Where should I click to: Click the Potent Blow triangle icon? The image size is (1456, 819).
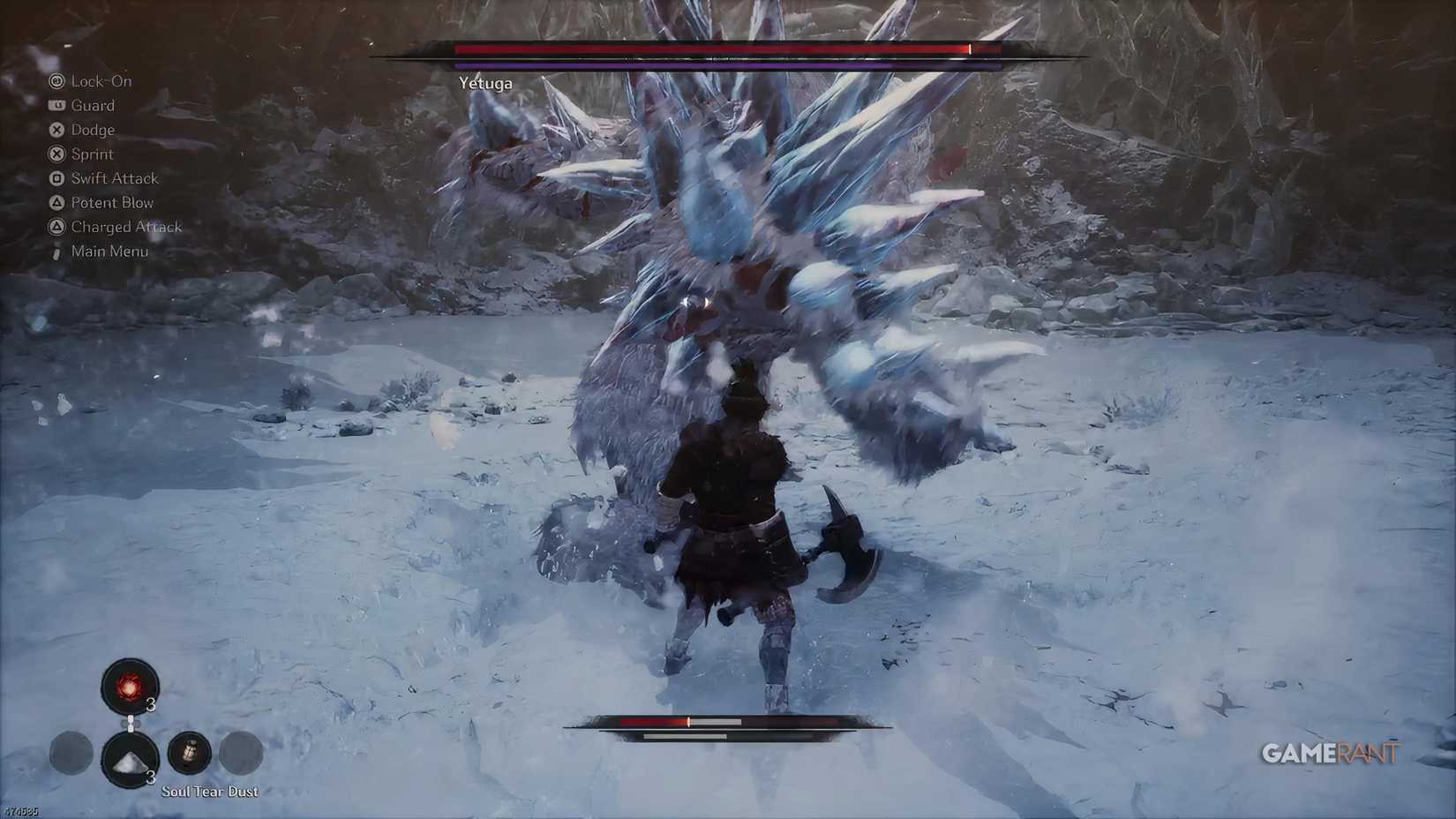[x=56, y=202]
